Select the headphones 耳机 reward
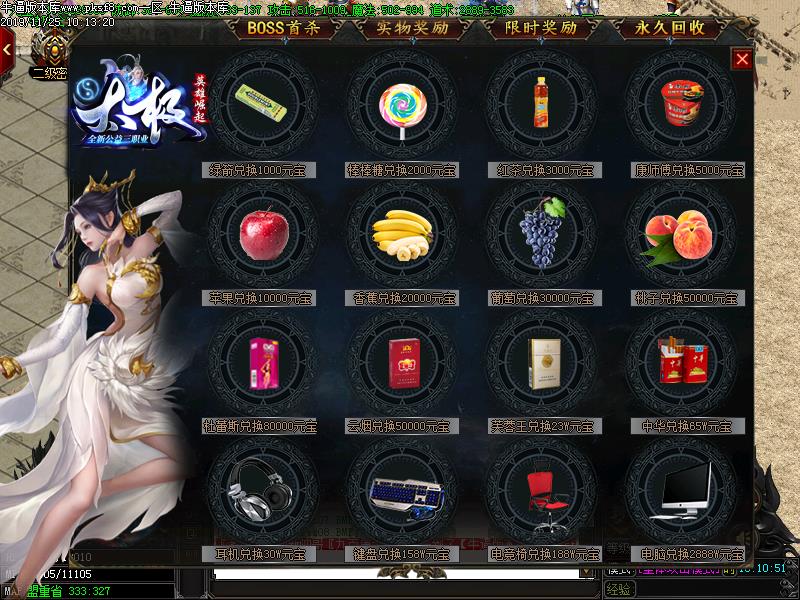 pos(262,494)
